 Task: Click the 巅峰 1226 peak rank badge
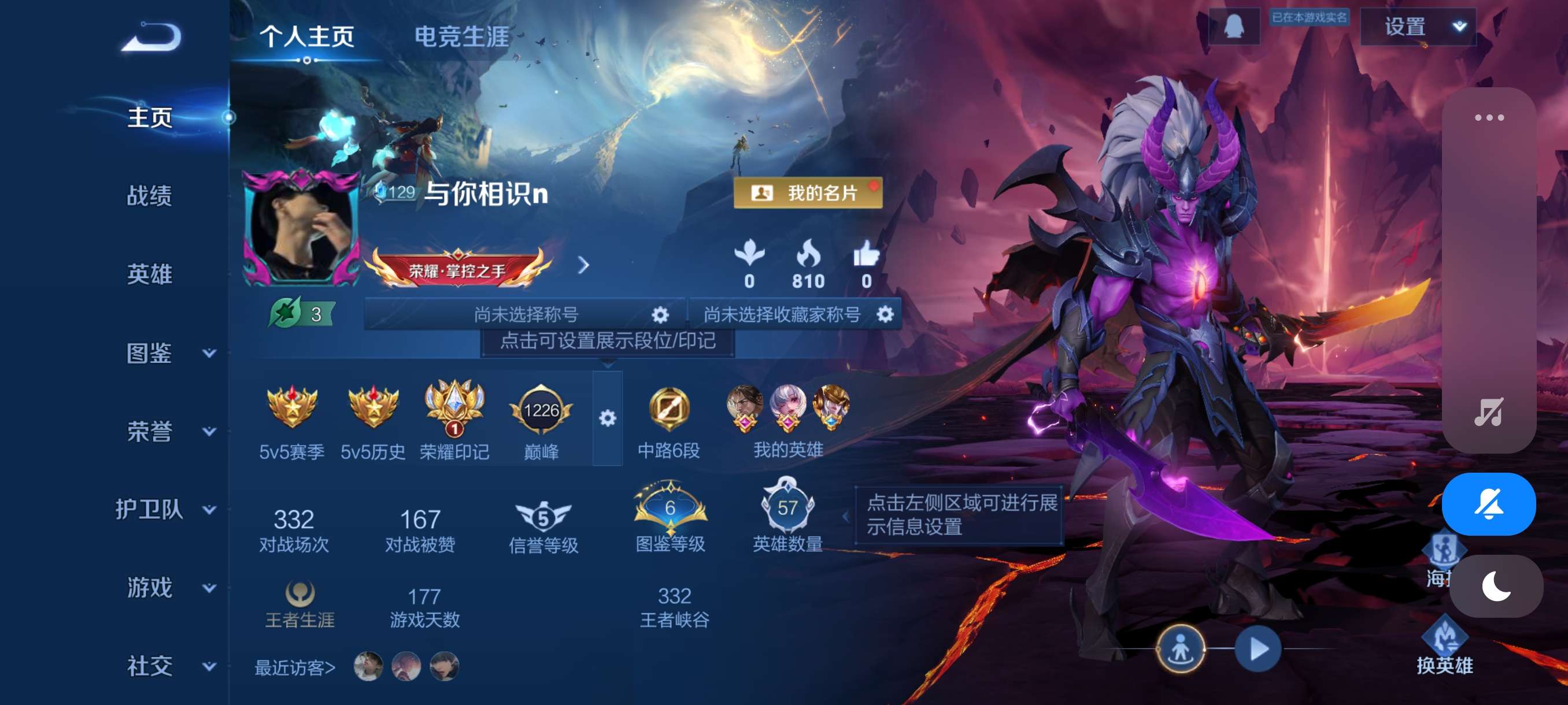tap(541, 413)
